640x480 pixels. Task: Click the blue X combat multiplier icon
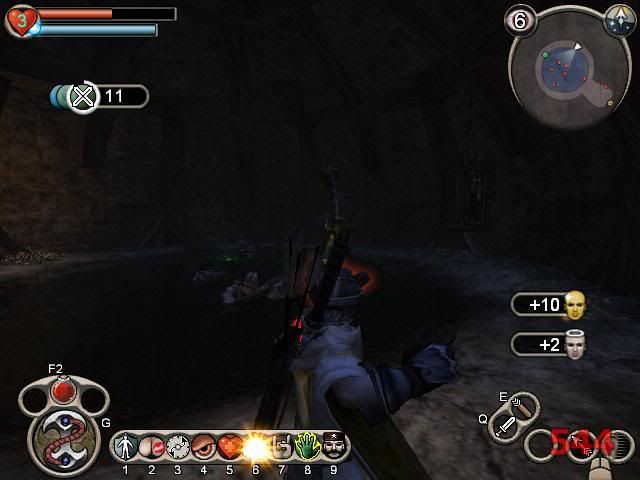coord(84,96)
